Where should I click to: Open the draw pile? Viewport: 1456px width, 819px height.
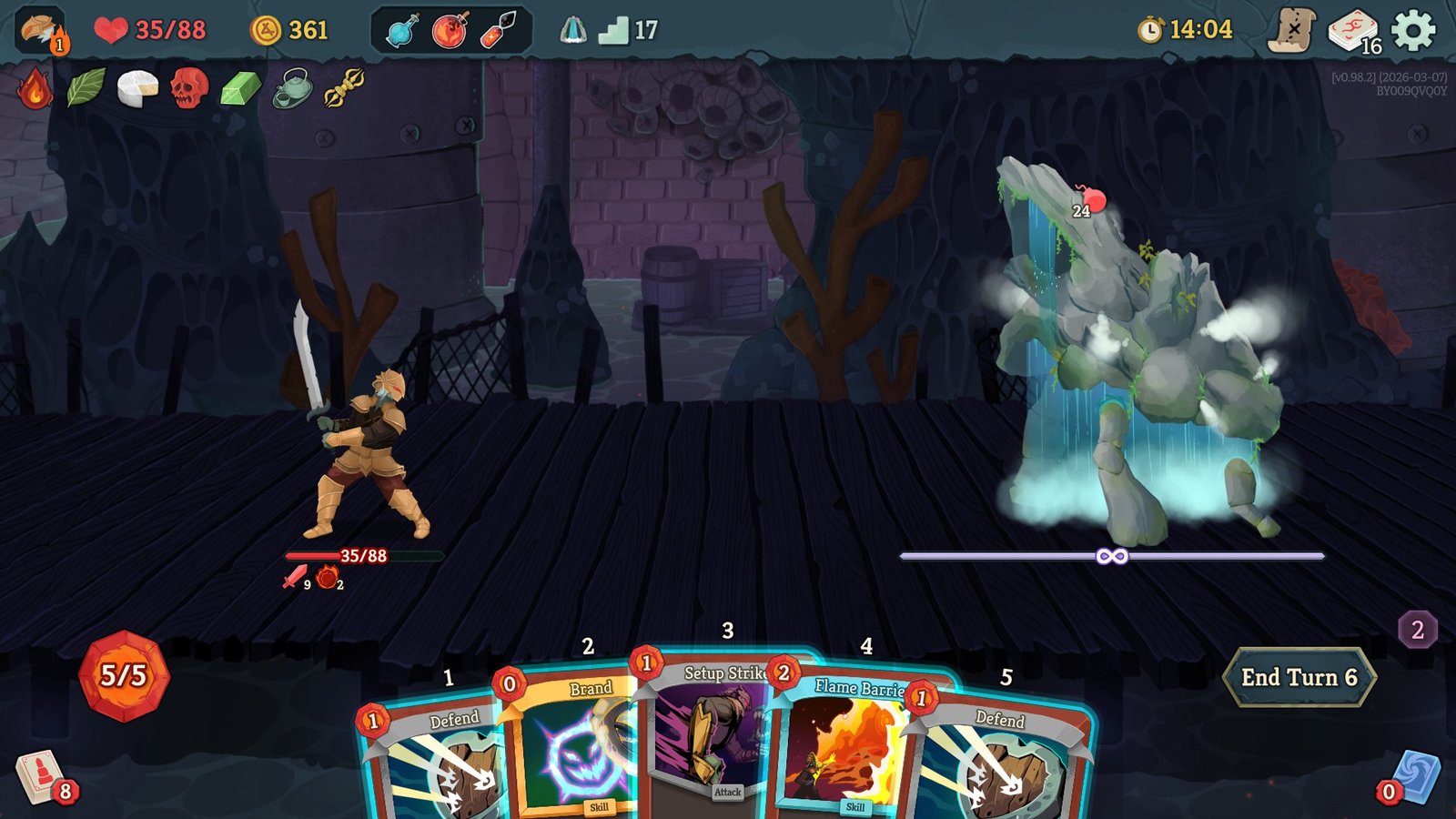pyautogui.click(x=39, y=777)
